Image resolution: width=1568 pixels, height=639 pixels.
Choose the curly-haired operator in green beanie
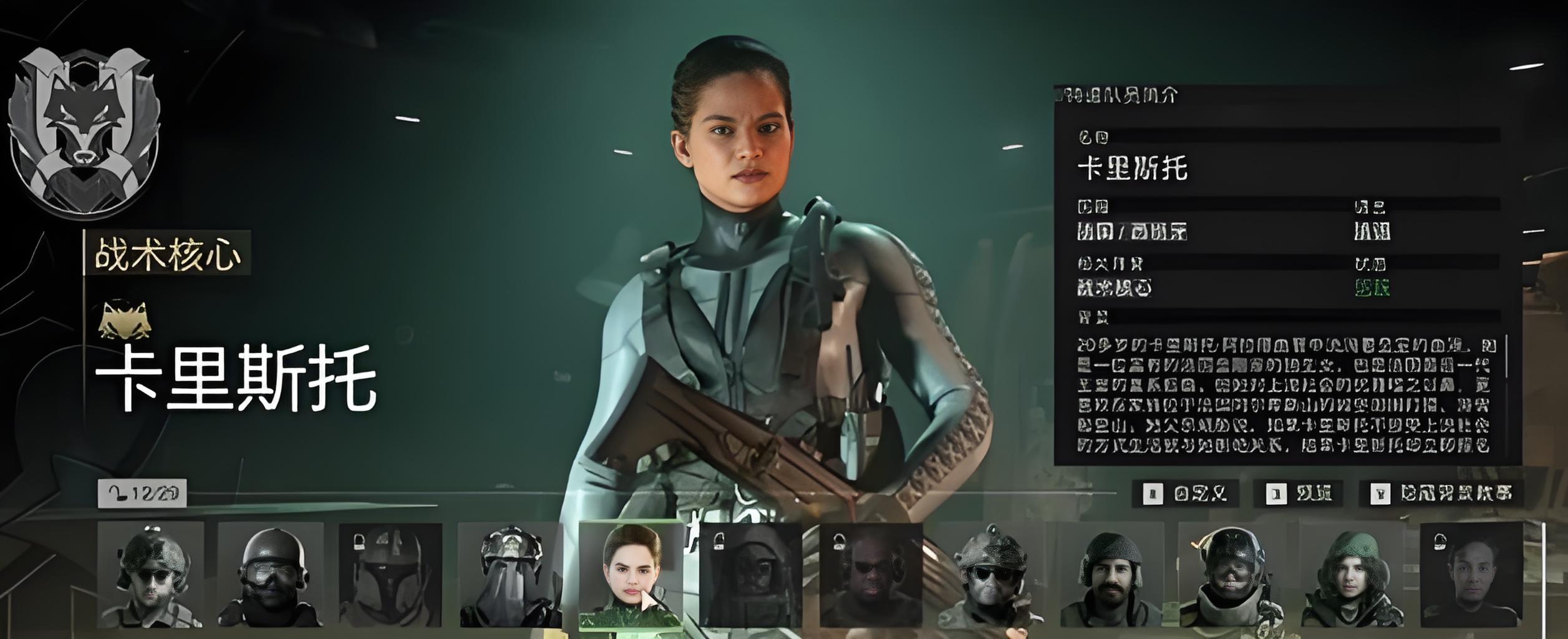(x=1352, y=575)
